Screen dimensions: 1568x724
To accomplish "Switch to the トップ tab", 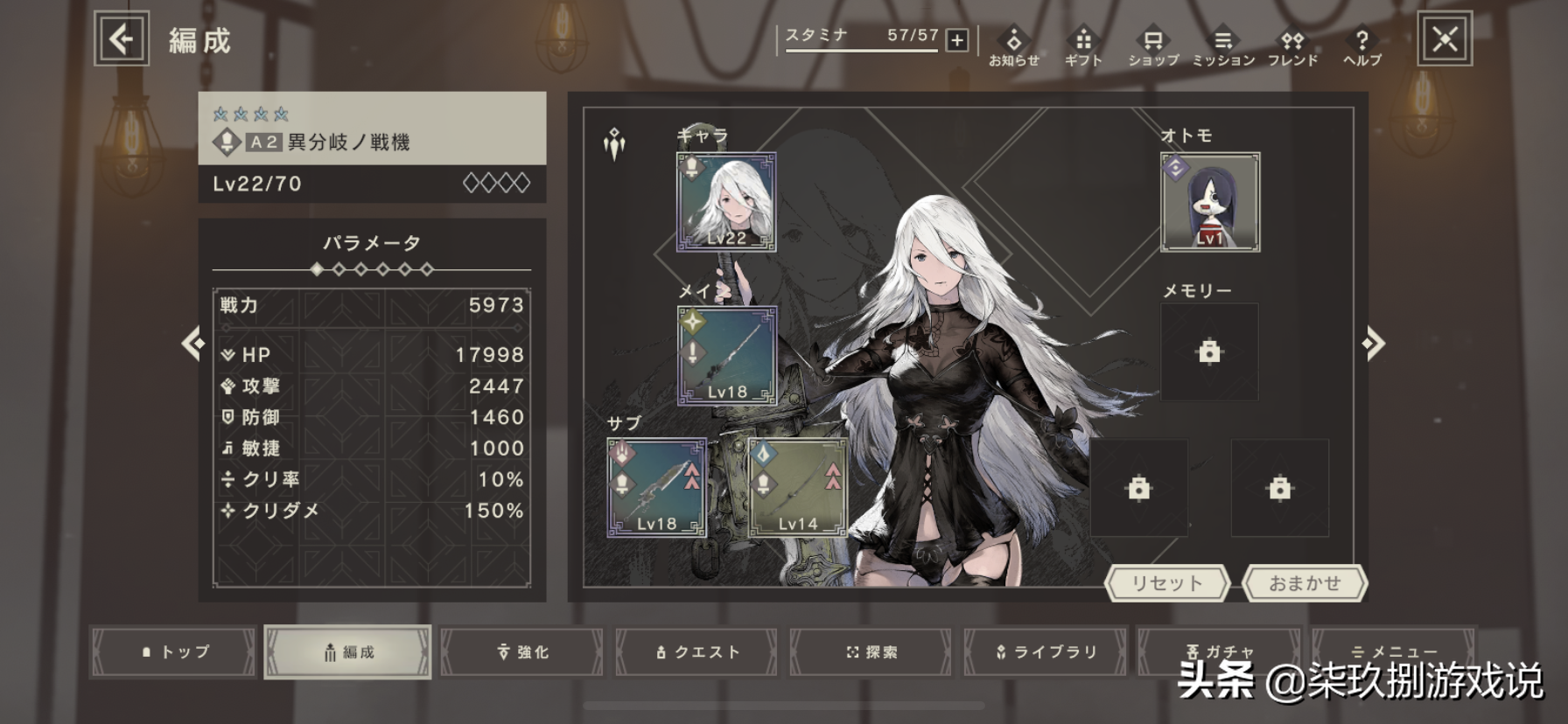I will (174, 651).
